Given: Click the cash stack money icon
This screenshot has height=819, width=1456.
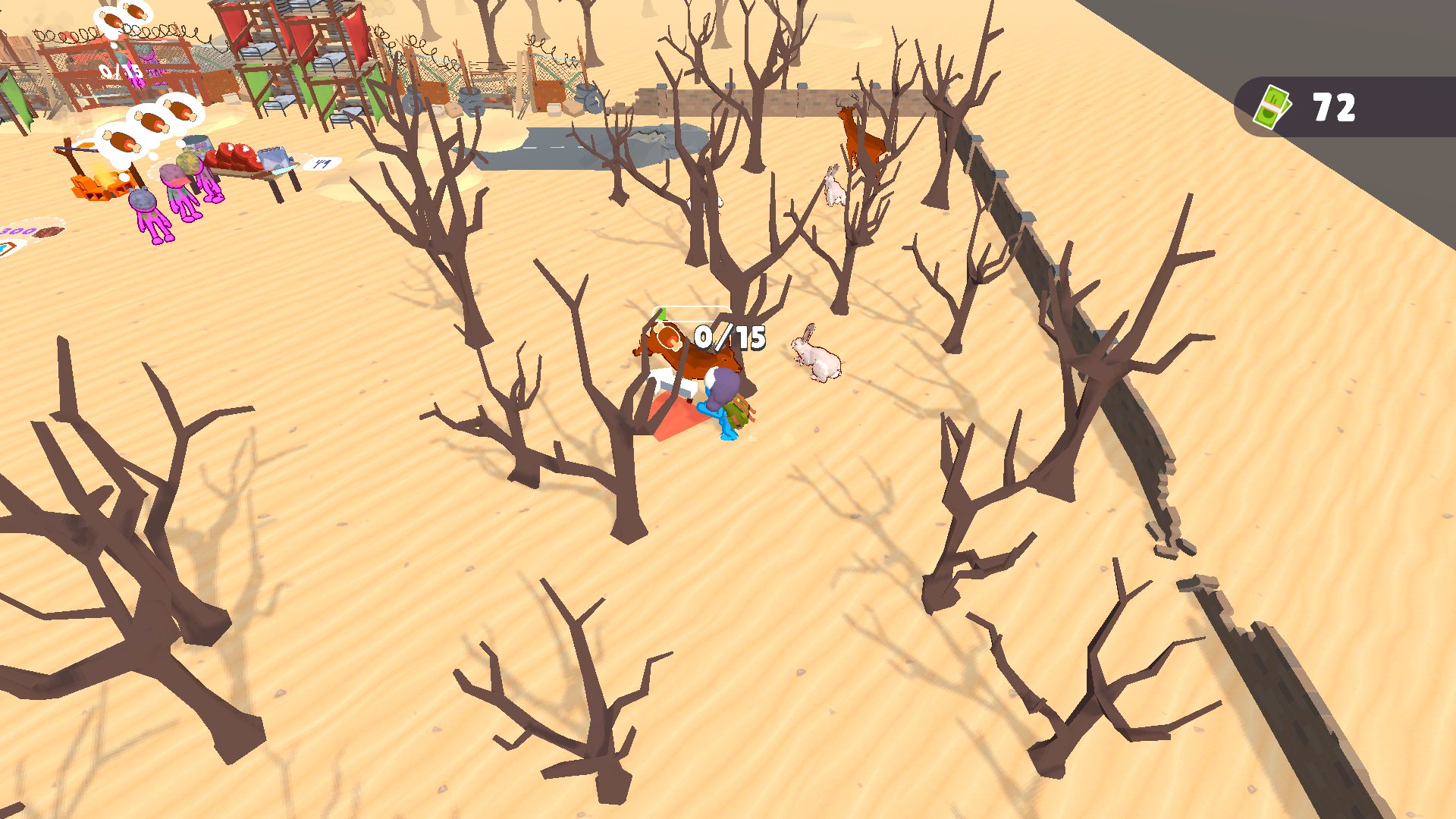Looking at the screenshot, I should [x=1273, y=106].
